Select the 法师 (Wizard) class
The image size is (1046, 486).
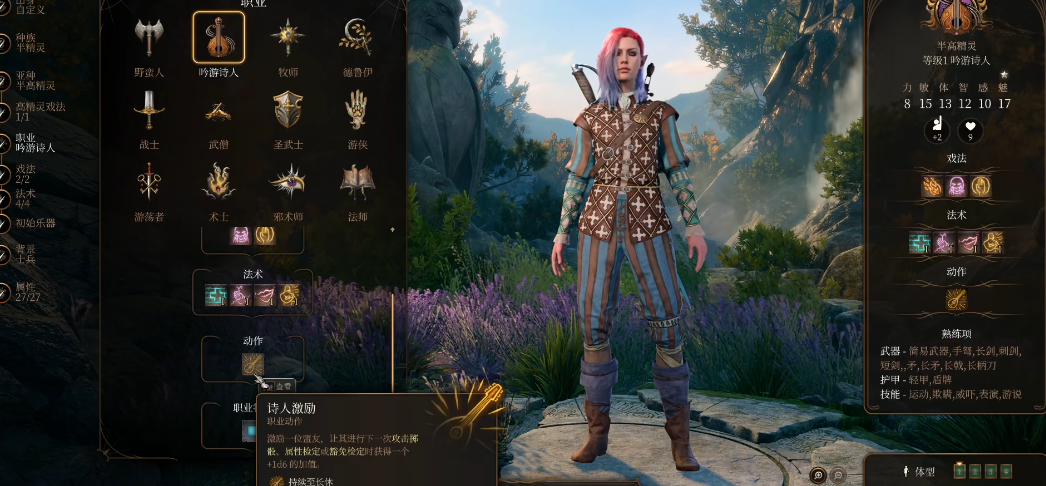[356, 182]
